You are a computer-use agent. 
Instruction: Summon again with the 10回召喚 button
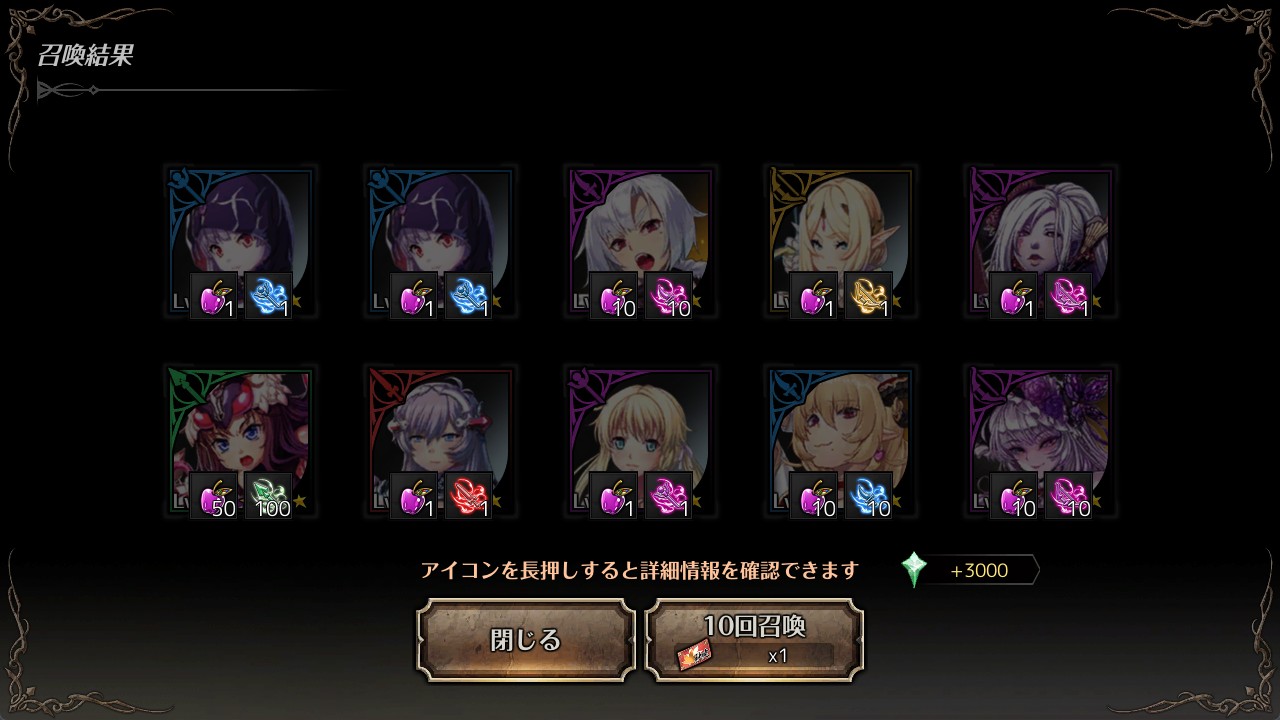(x=754, y=640)
